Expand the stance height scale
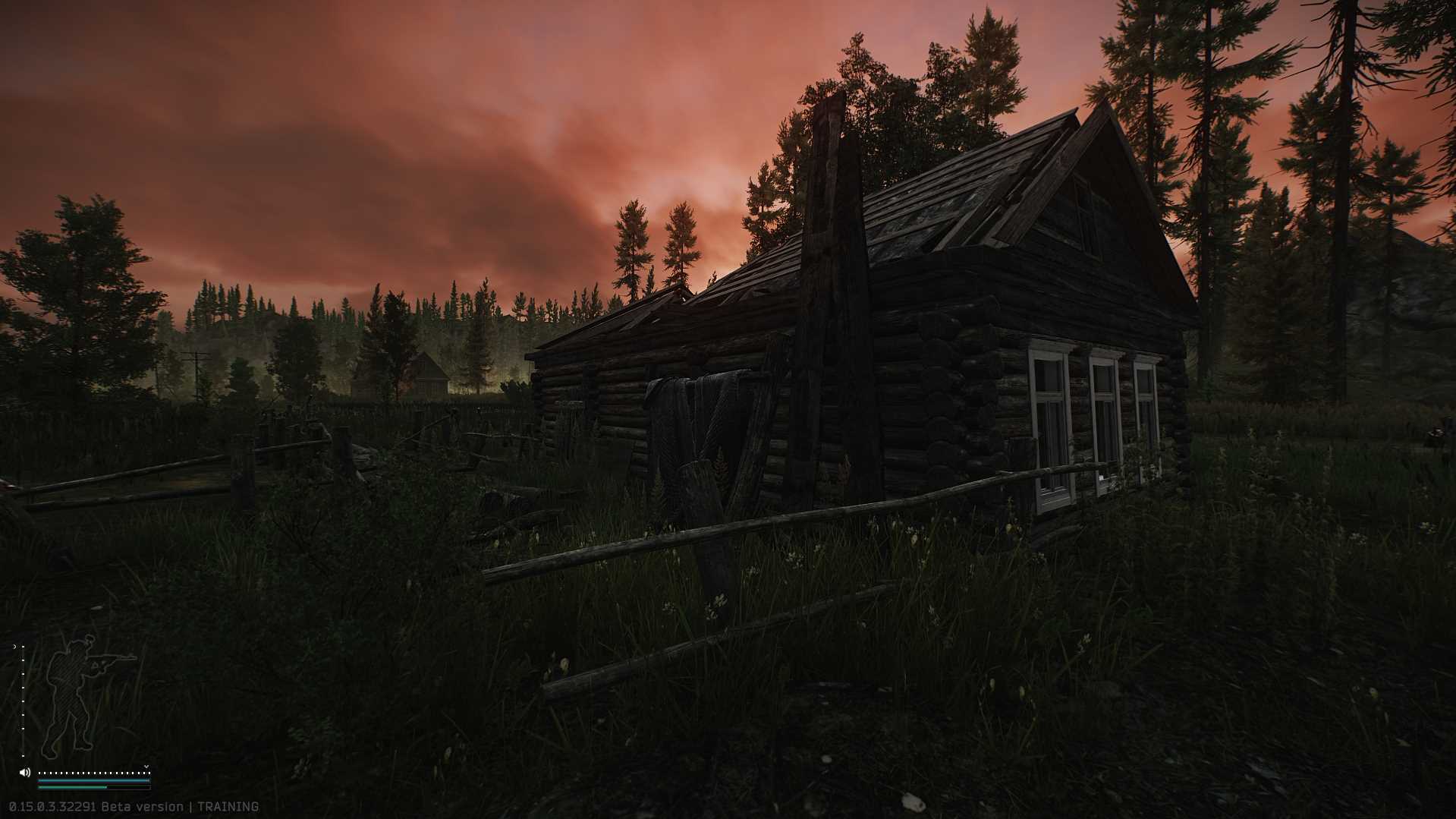The width and height of the screenshot is (1456, 819). pos(23,698)
